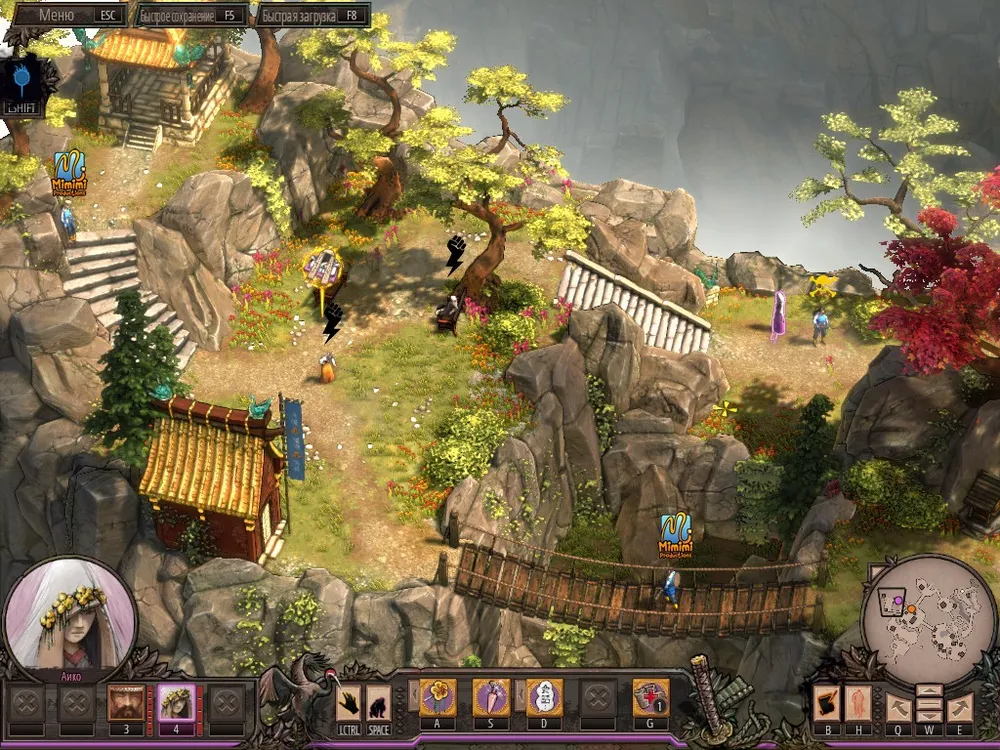Screen dimensions: 1000x750
Task: Click the Быстрое сохранение quick save button
Action: tap(192, 15)
